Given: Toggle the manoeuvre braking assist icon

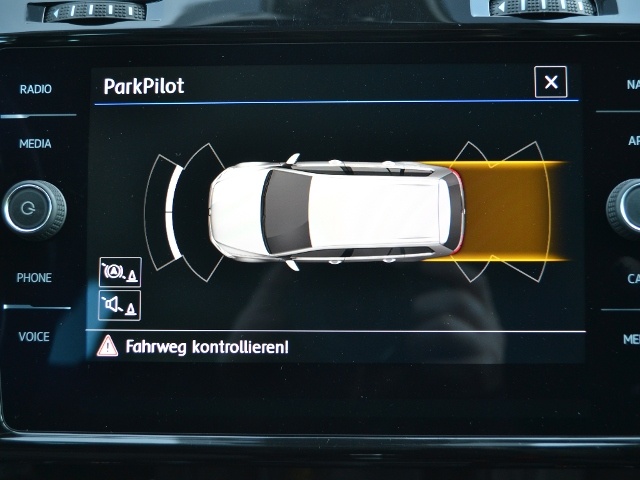Looking at the screenshot, I should [x=120, y=272].
